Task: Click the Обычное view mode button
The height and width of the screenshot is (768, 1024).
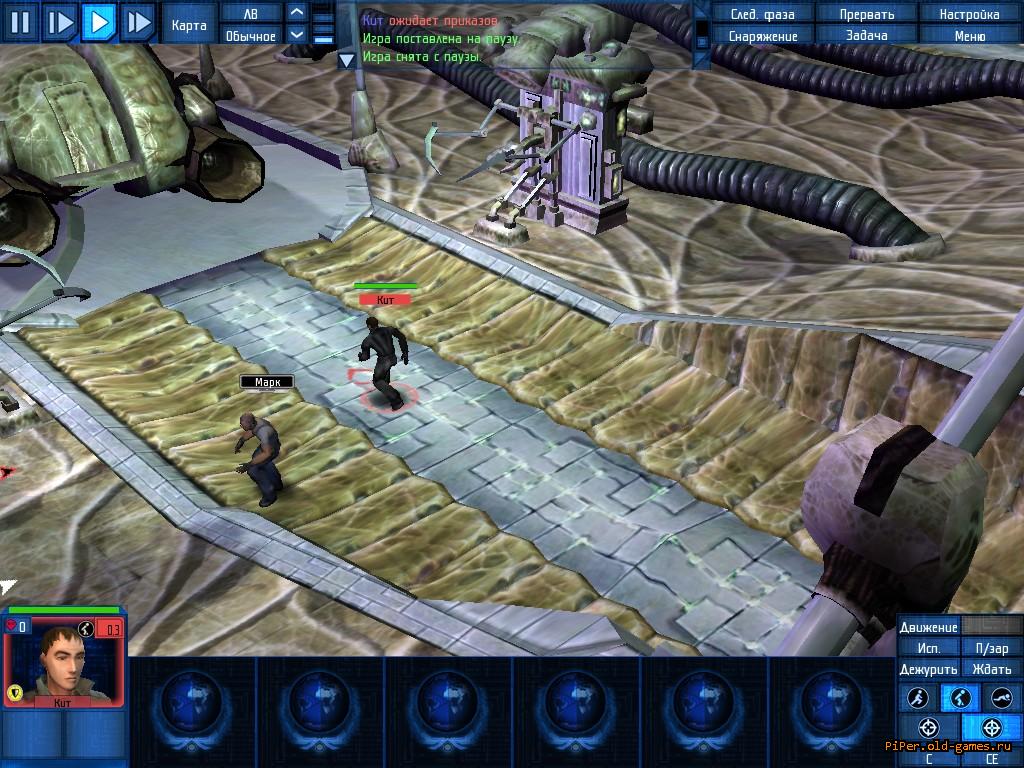Action: point(250,36)
